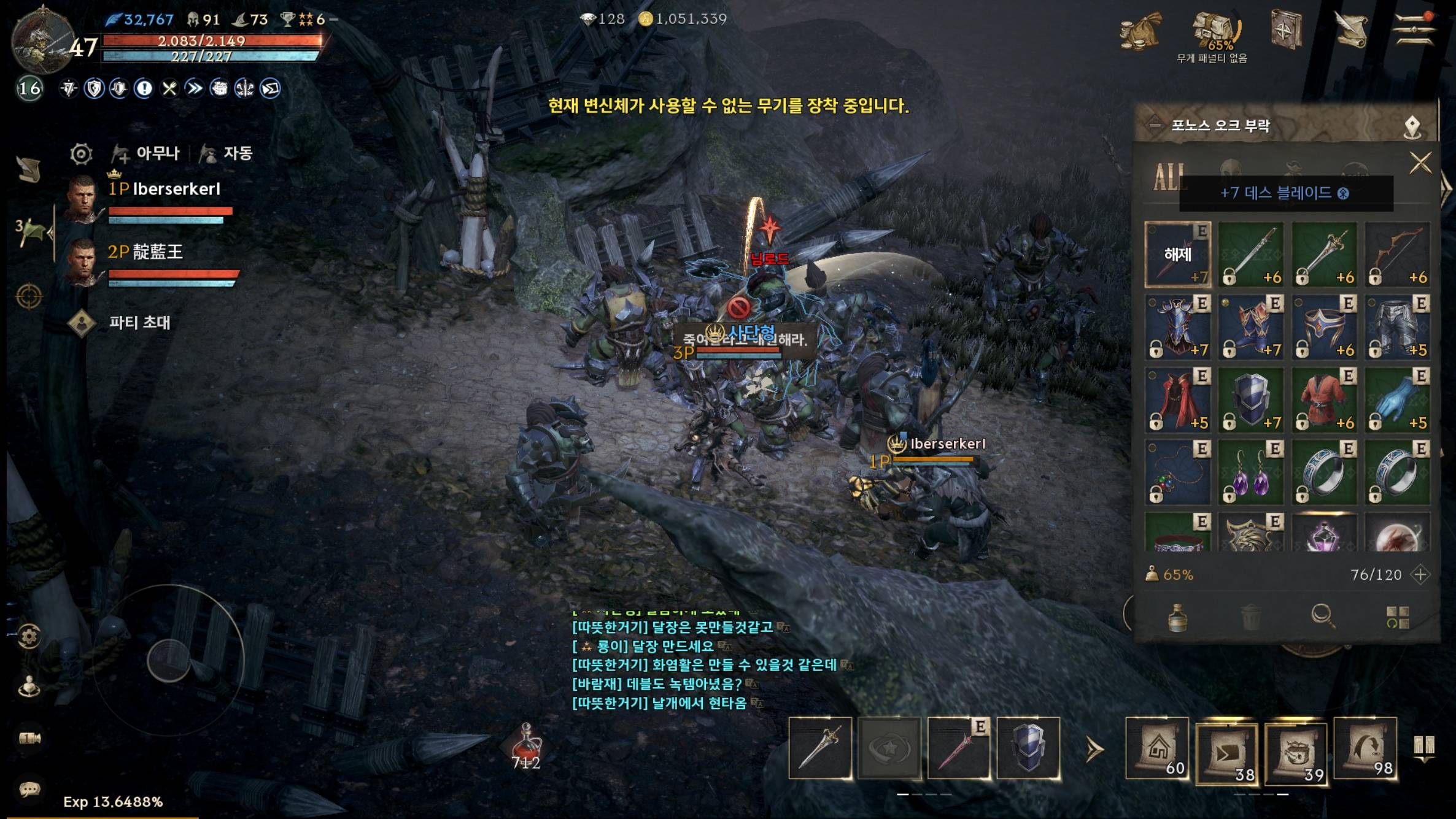Use the home return scroll with 60 left
The height and width of the screenshot is (819, 1456).
(x=1157, y=748)
